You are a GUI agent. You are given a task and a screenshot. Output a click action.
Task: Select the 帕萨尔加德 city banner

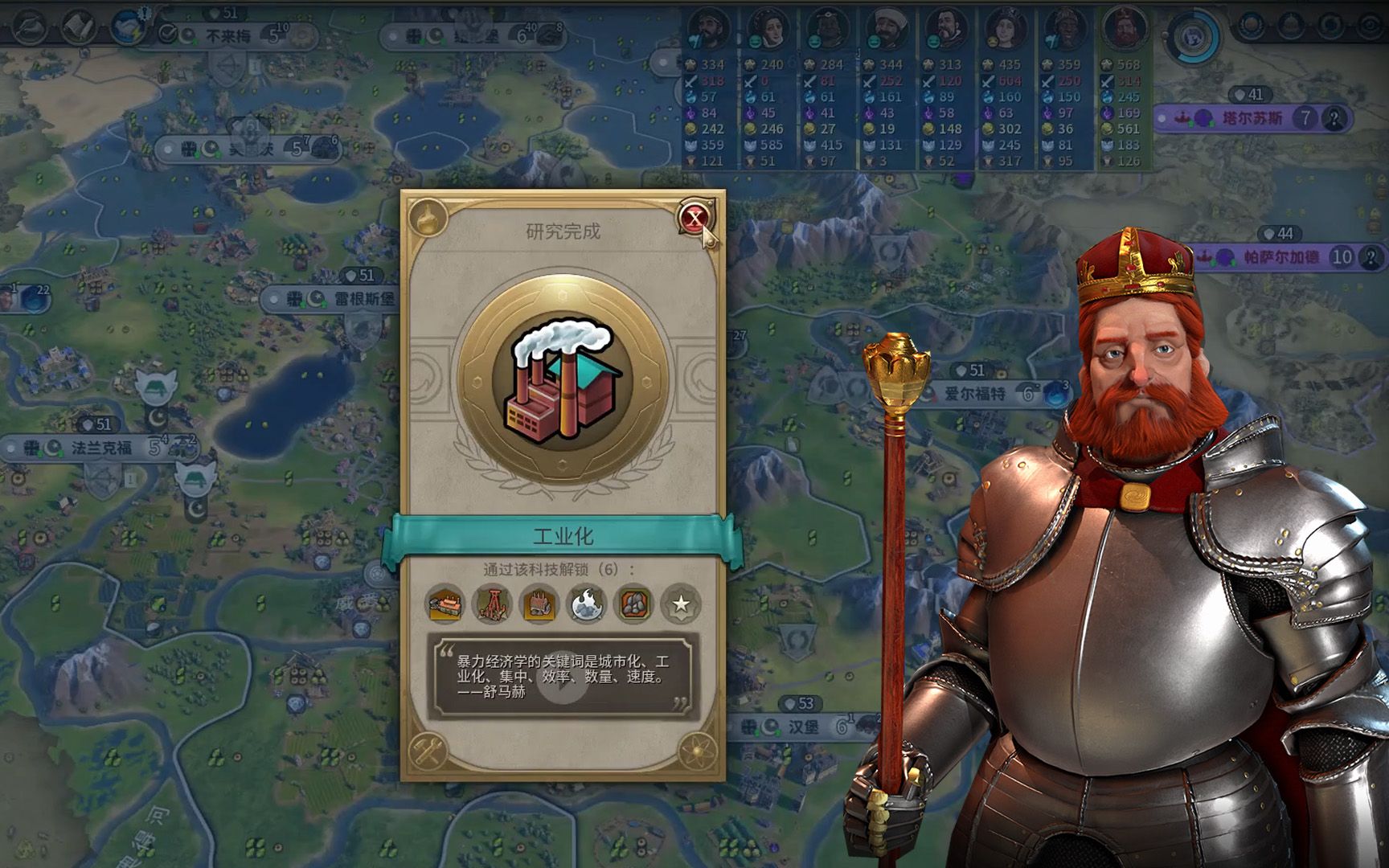click(1280, 257)
